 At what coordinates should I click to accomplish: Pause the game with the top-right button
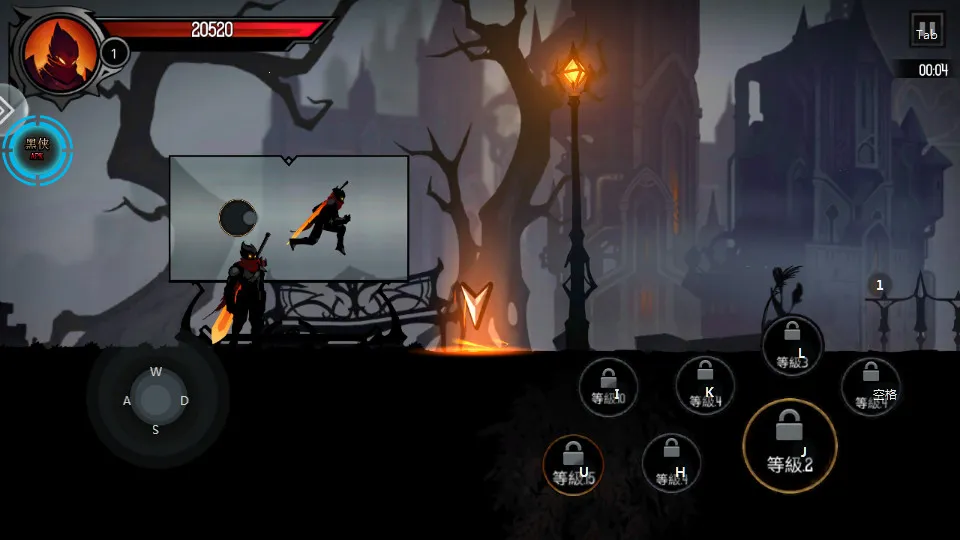click(x=927, y=30)
